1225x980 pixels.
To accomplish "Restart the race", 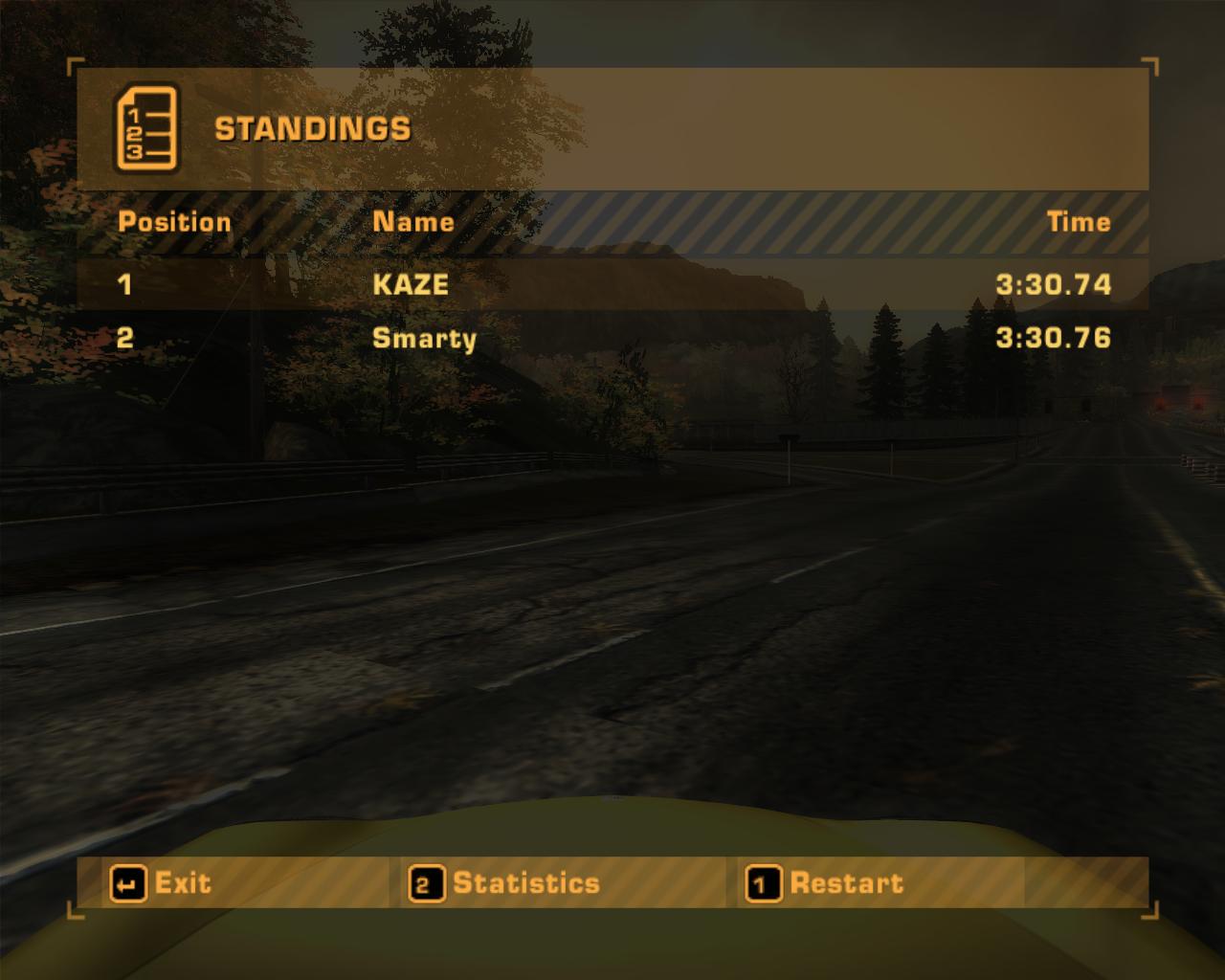I will tap(826, 883).
